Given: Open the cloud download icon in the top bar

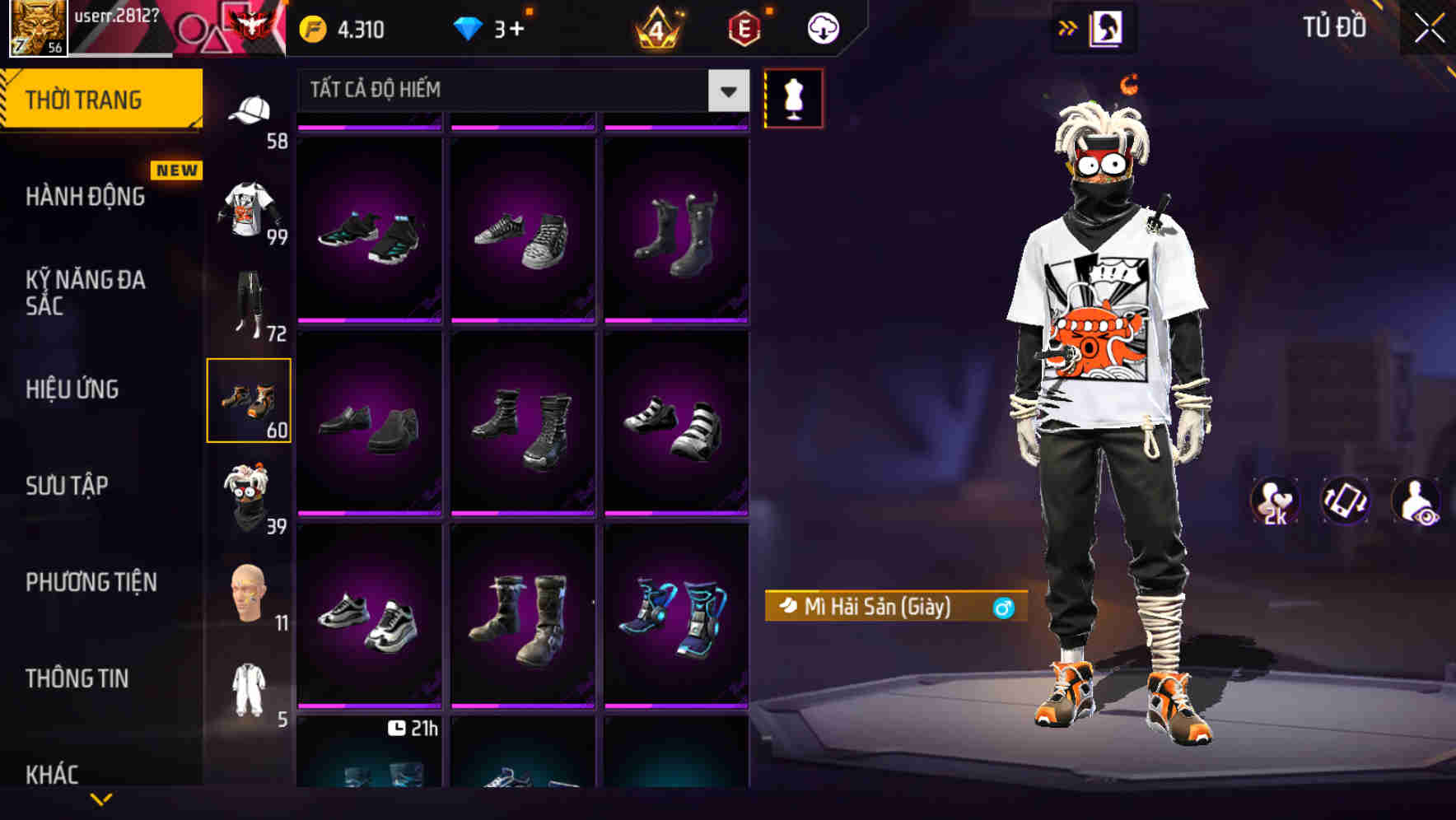Looking at the screenshot, I should (x=822, y=27).
